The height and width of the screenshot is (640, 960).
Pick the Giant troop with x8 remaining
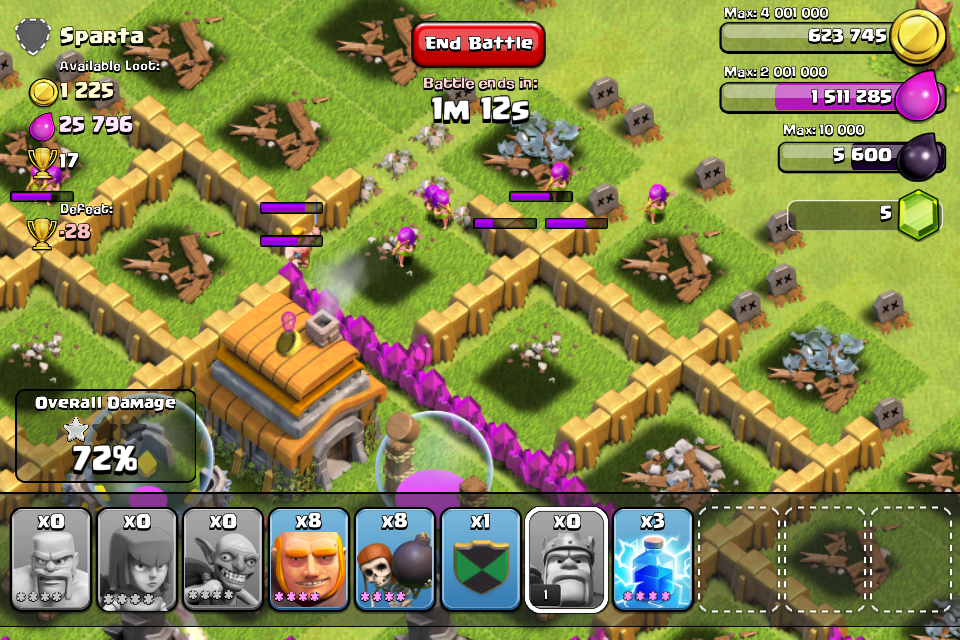tap(309, 560)
